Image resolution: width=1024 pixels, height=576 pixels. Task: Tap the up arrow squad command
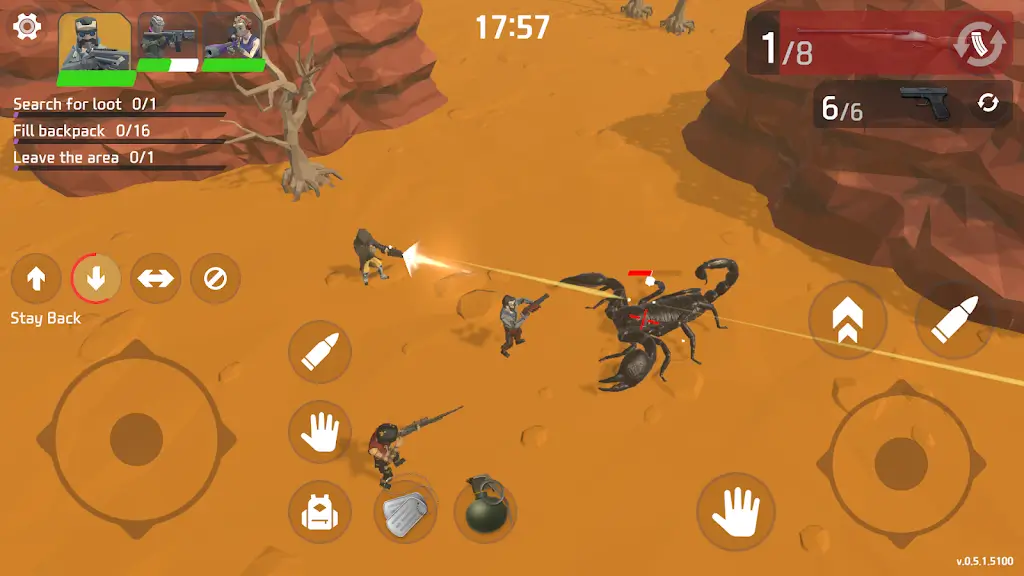point(36,279)
